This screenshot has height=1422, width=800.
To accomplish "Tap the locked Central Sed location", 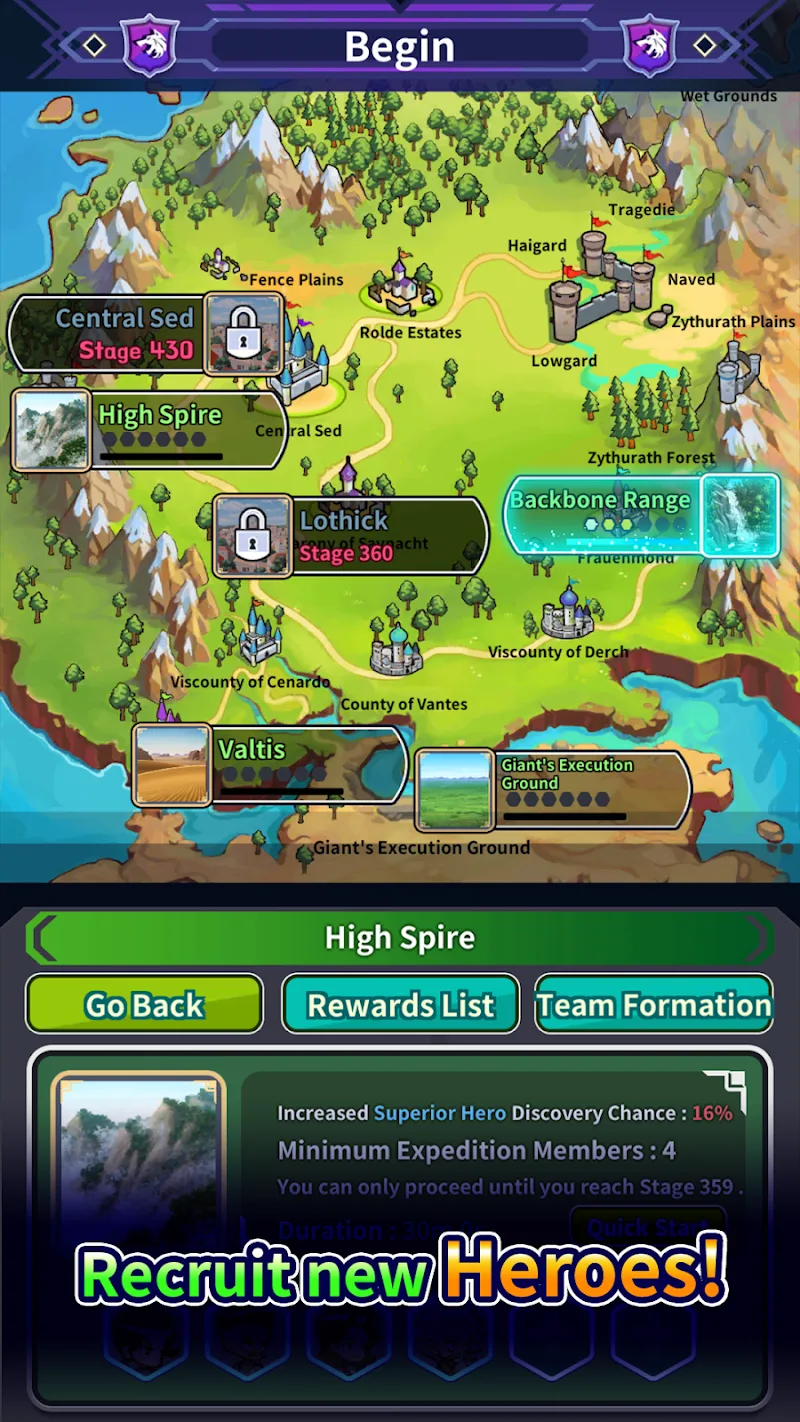I will (x=130, y=334).
